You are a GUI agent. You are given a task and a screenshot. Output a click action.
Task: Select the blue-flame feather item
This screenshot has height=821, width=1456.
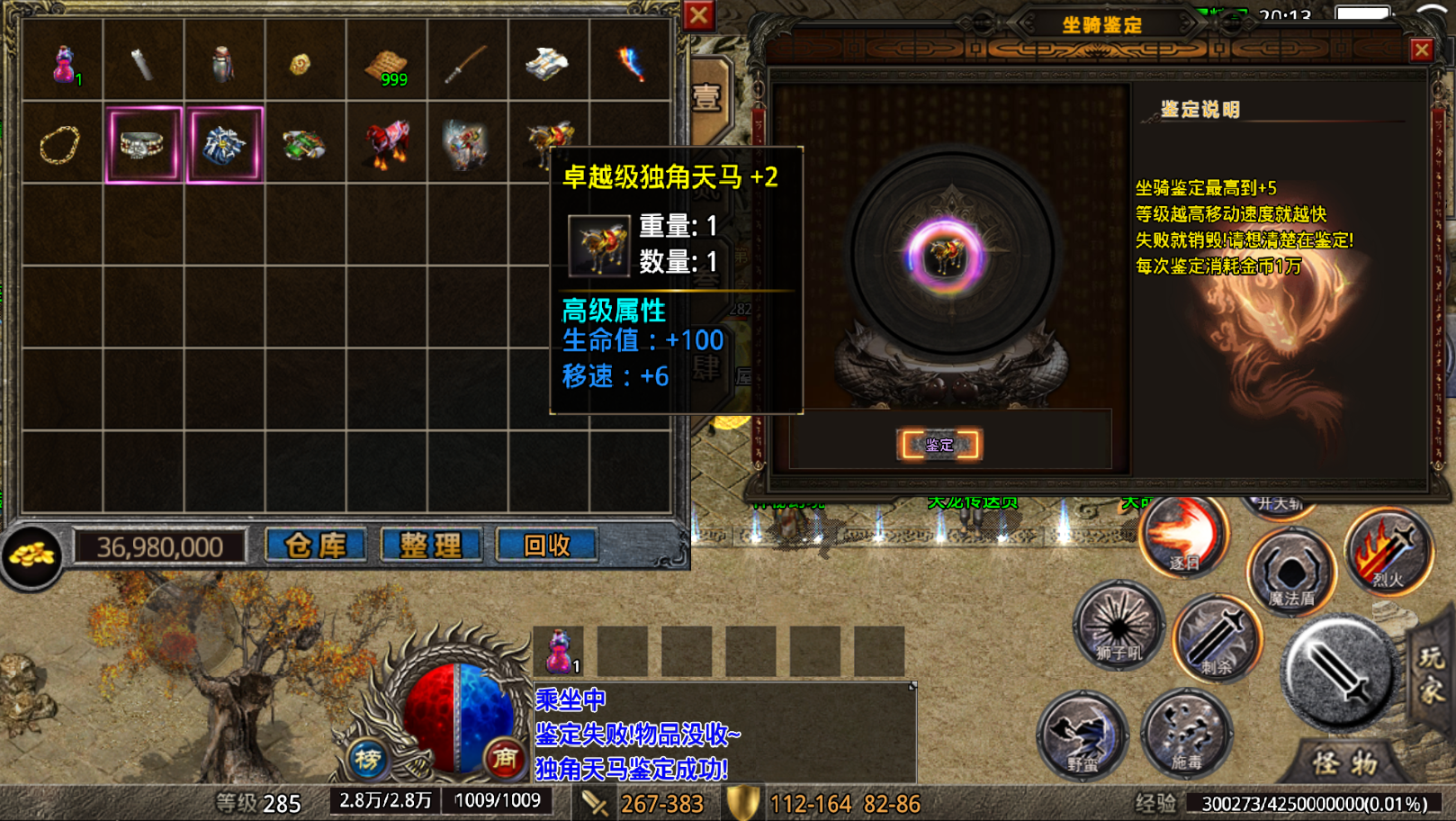(630, 63)
